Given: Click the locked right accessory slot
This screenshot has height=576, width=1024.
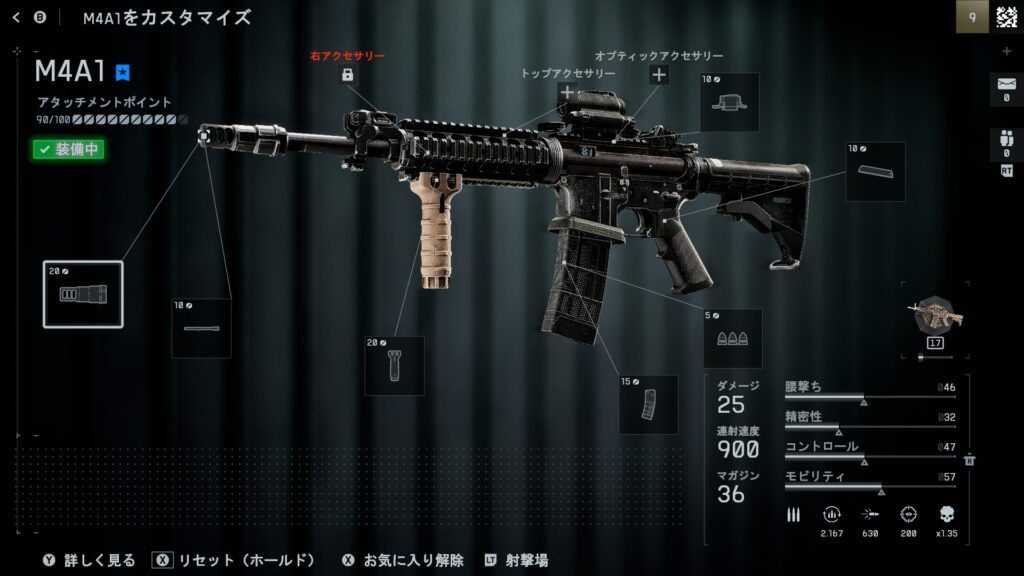Looking at the screenshot, I should [x=347, y=75].
